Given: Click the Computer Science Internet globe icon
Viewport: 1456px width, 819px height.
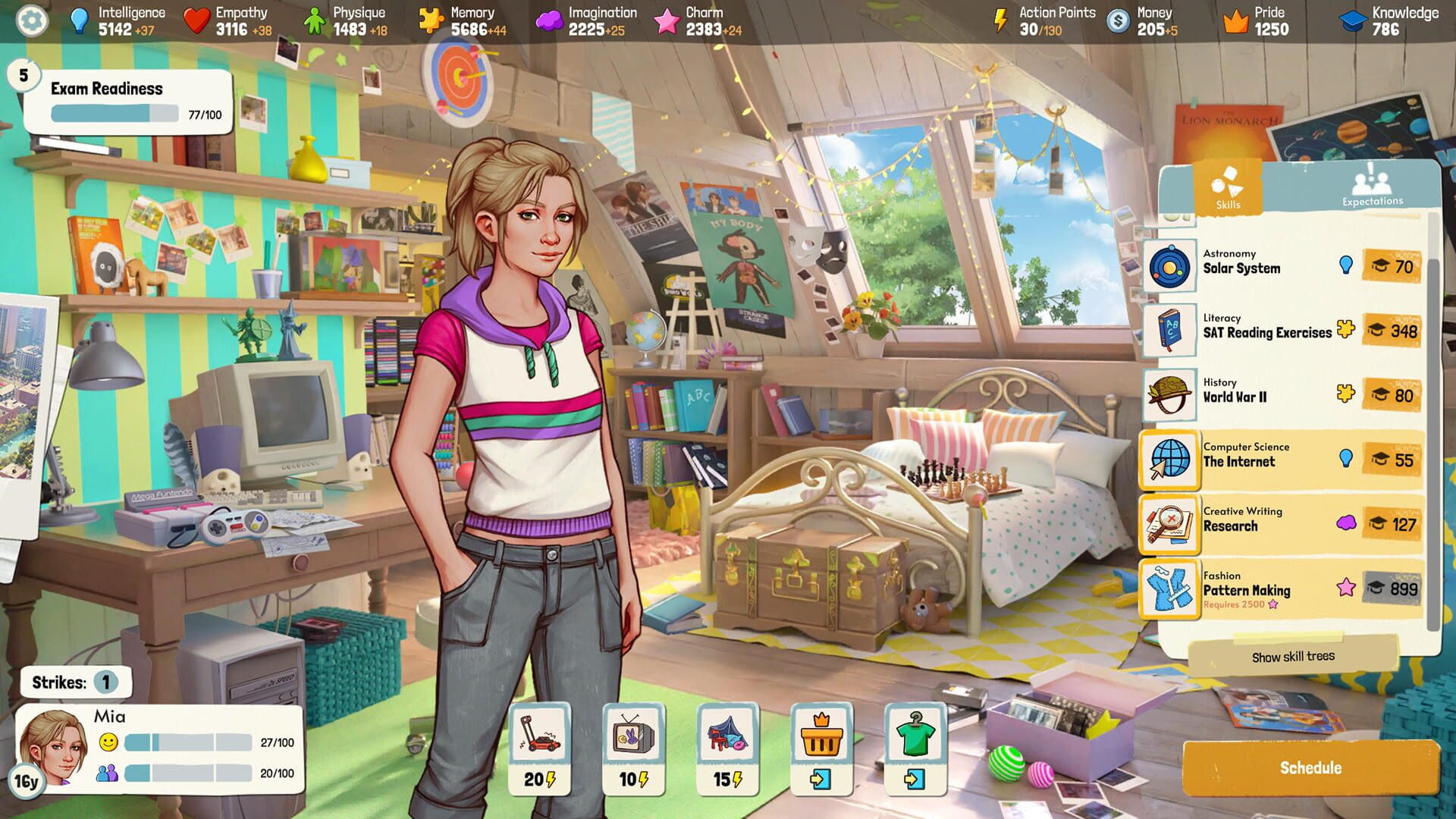Looking at the screenshot, I should tap(1170, 456).
